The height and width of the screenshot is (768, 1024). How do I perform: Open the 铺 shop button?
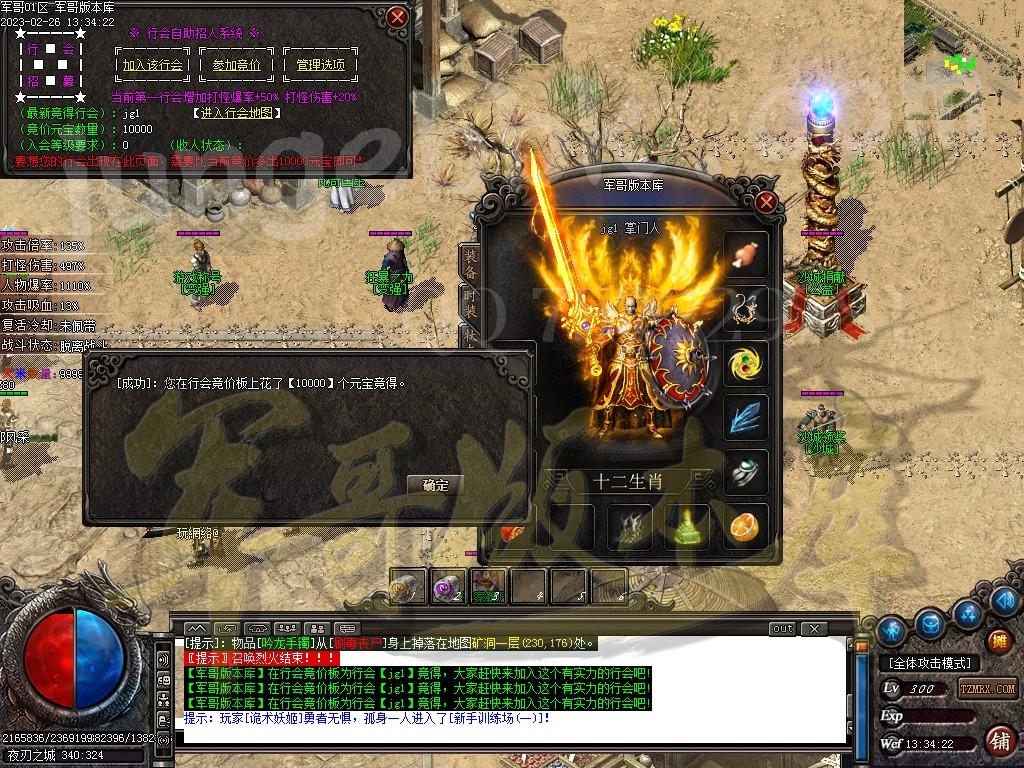998,741
